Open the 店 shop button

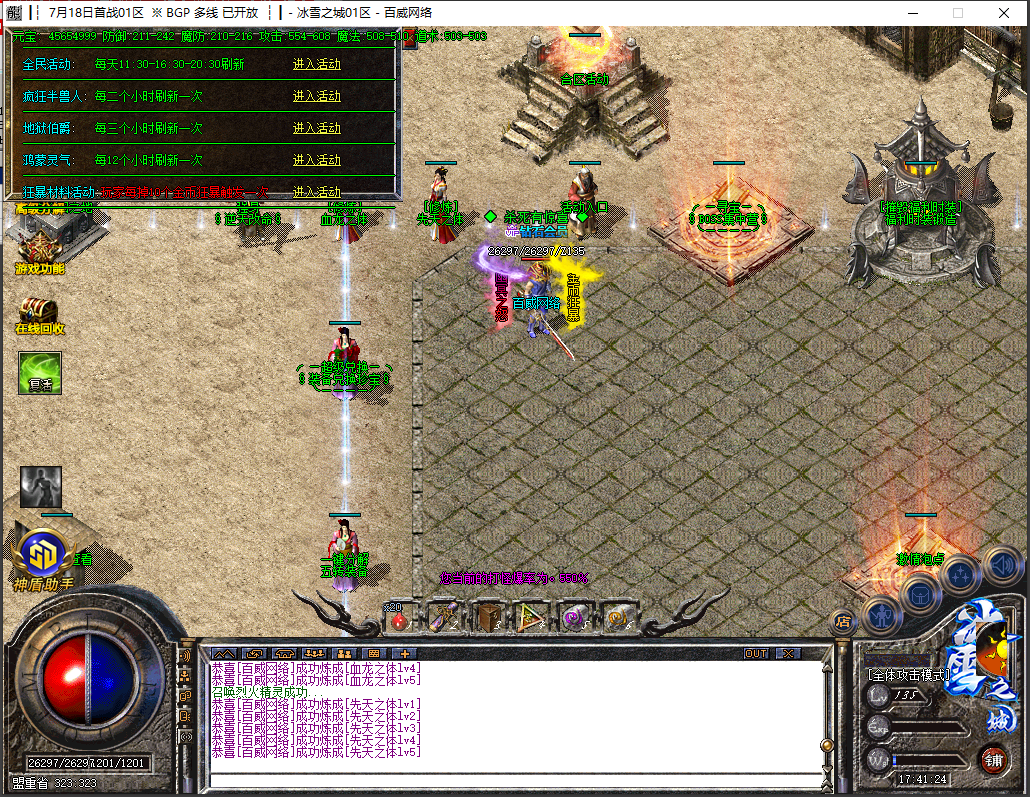coord(843,621)
